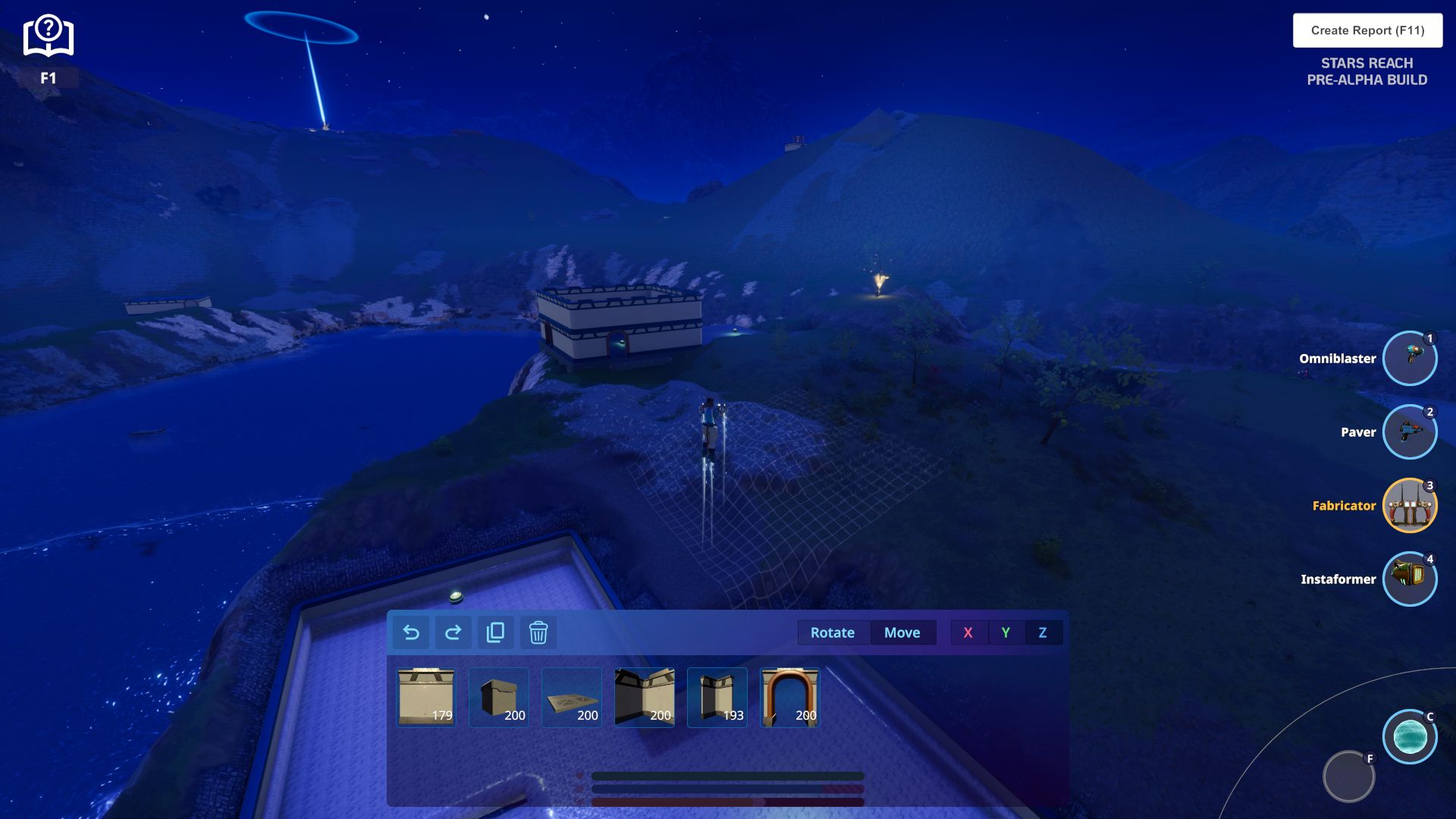Choose the Fabricator tool
The width and height of the screenshot is (1456, 819).
click(x=1409, y=505)
